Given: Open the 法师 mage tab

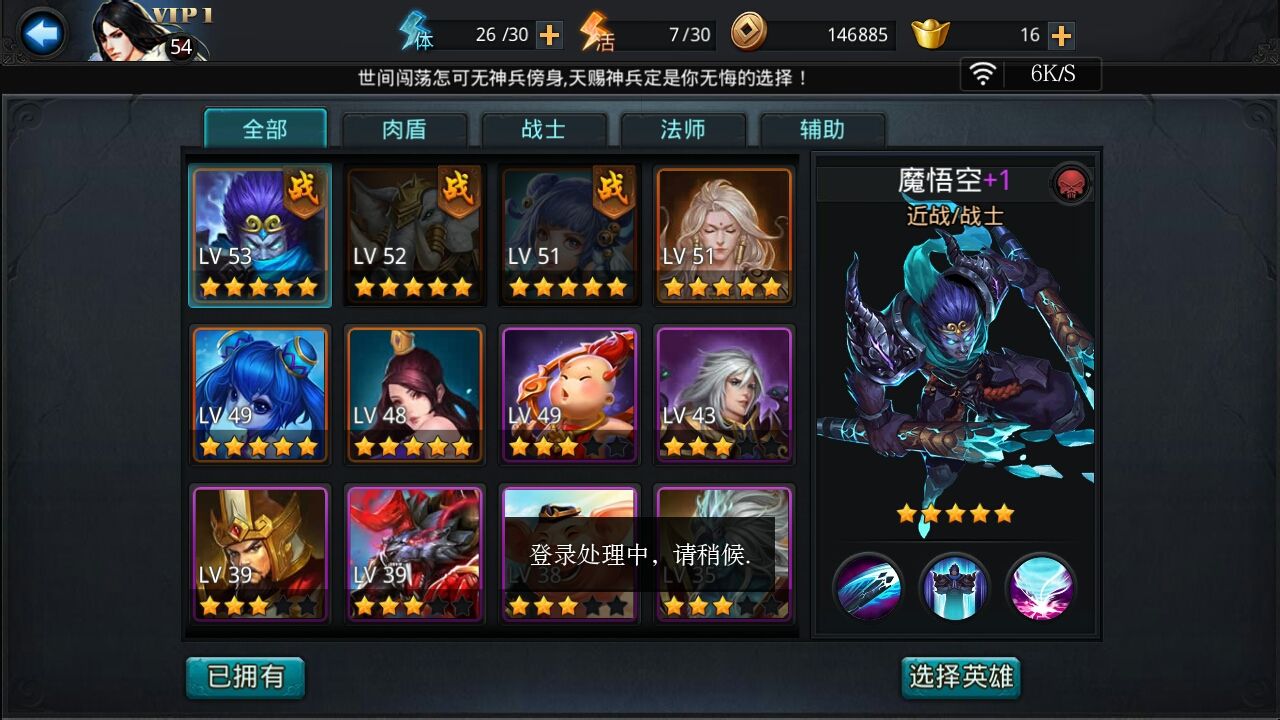Looking at the screenshot, I should click(x=684, y=129).
